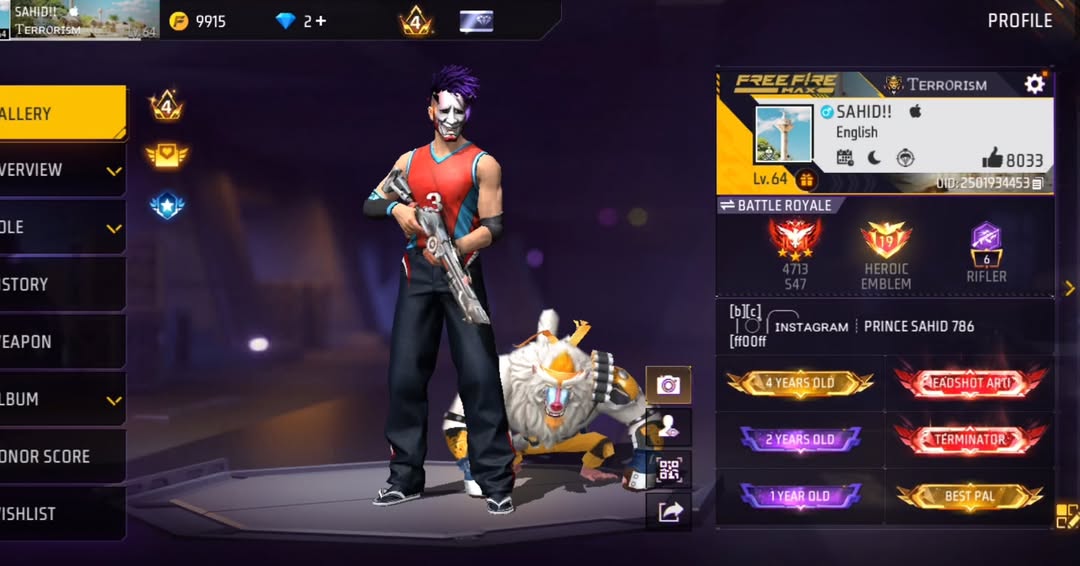Select the Best Pal badge

coord(969,496)
